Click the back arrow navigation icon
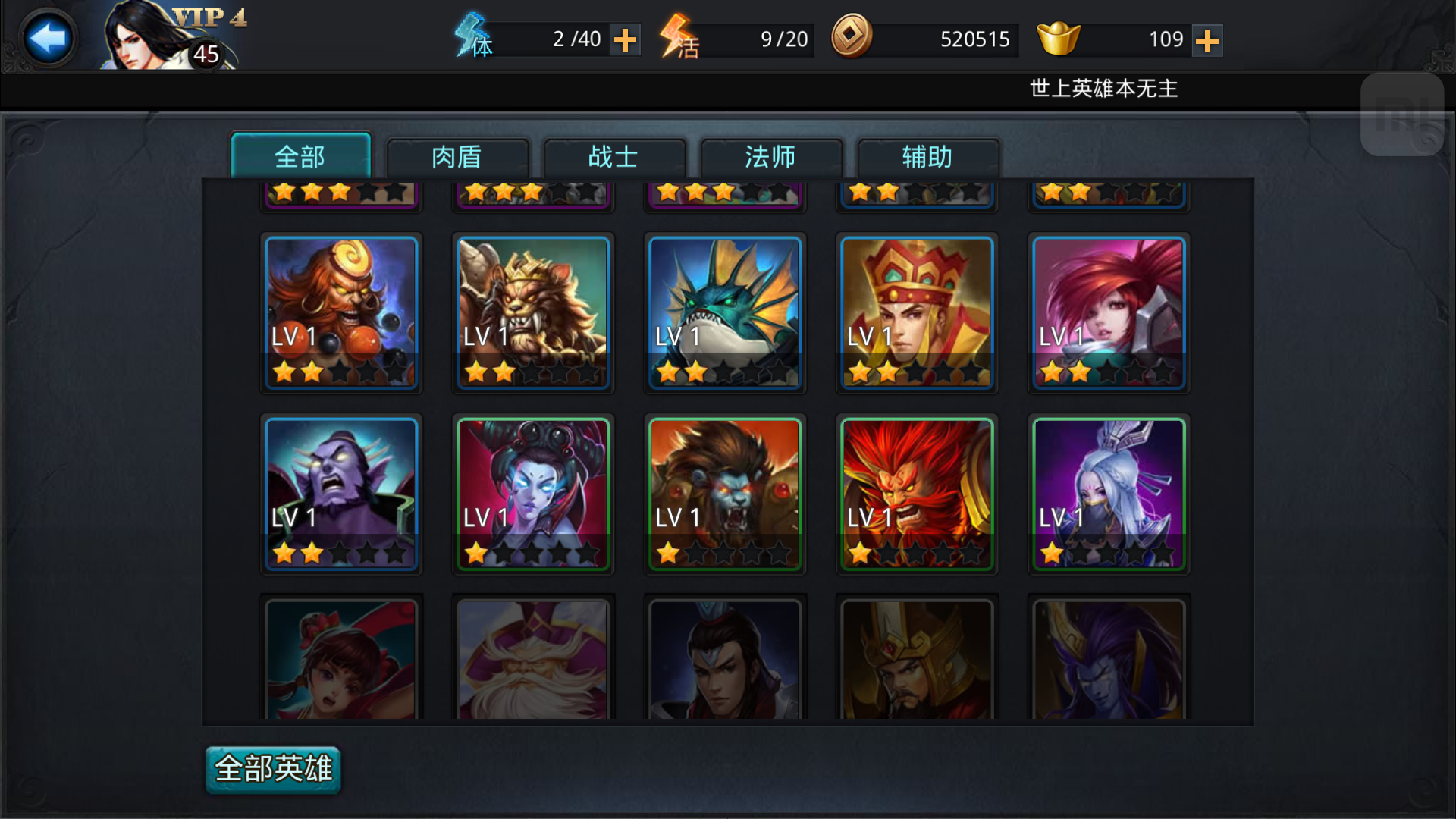 47,36
